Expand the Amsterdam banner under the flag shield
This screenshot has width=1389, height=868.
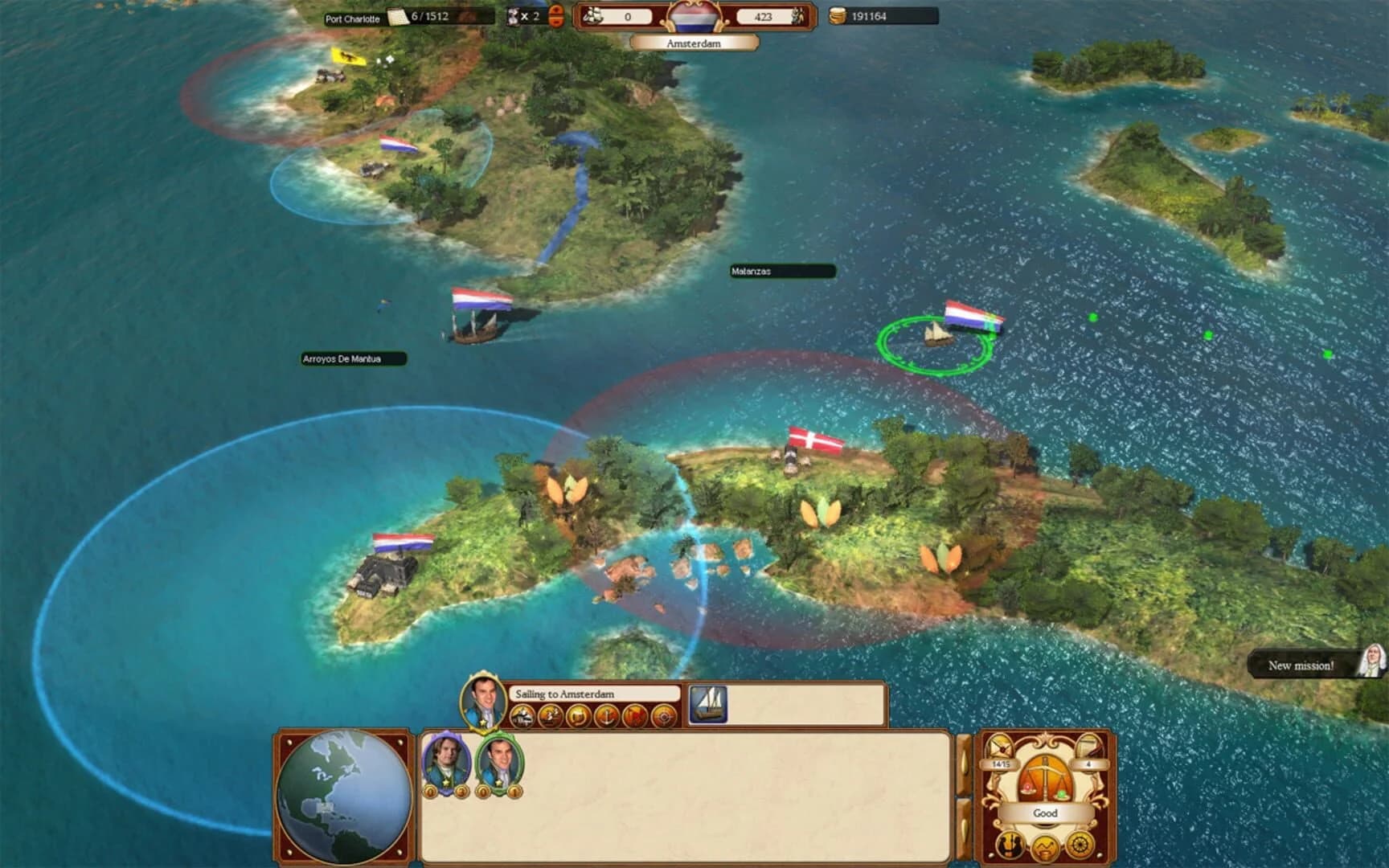tap(693, 43)
